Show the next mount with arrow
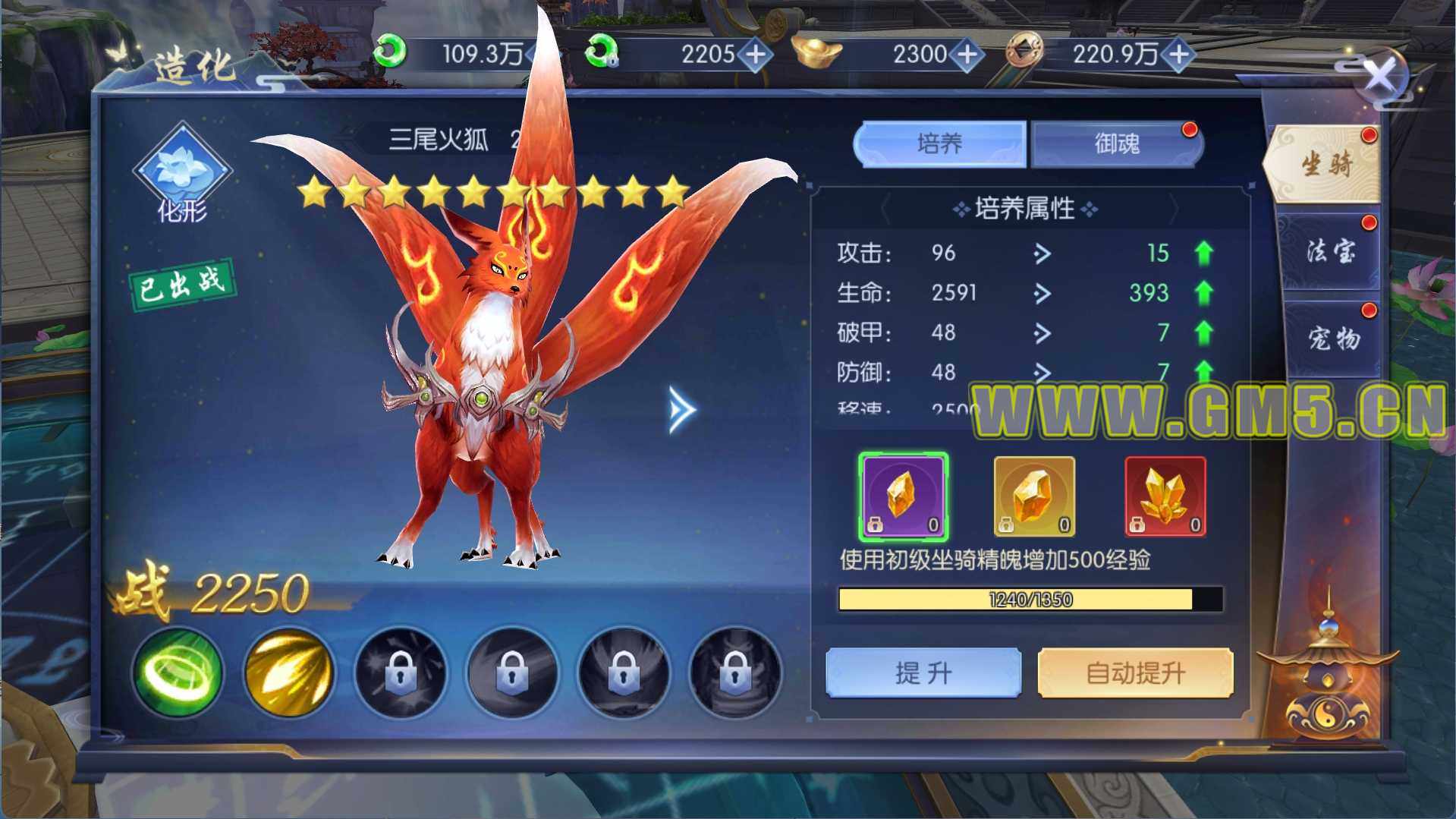The image size is (1456, 819). click(681, 410)
